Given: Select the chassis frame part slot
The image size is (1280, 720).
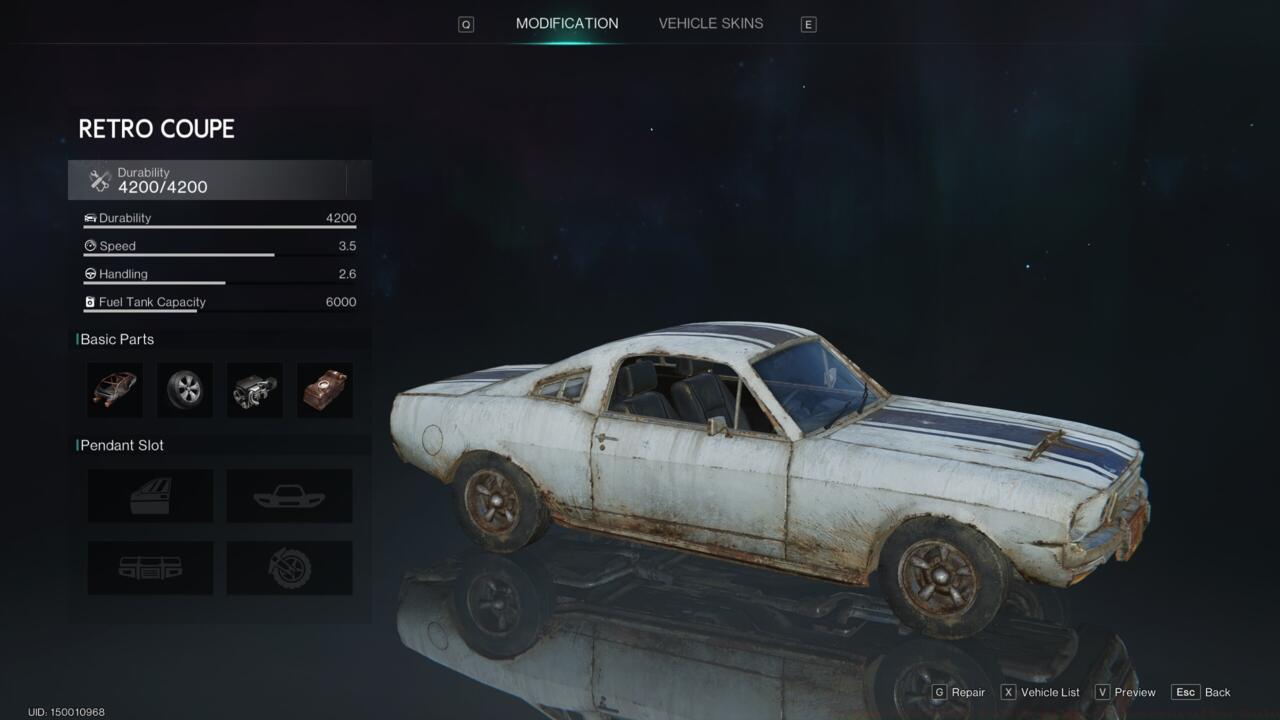Looking at the screenshot, I should (x=114, y=390).
